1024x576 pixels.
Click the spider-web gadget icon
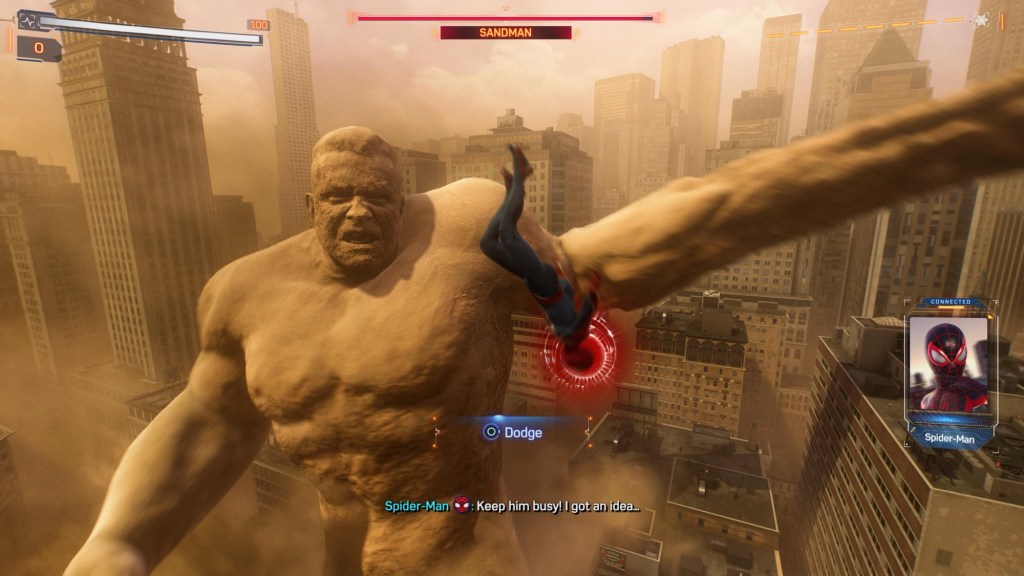982,19
